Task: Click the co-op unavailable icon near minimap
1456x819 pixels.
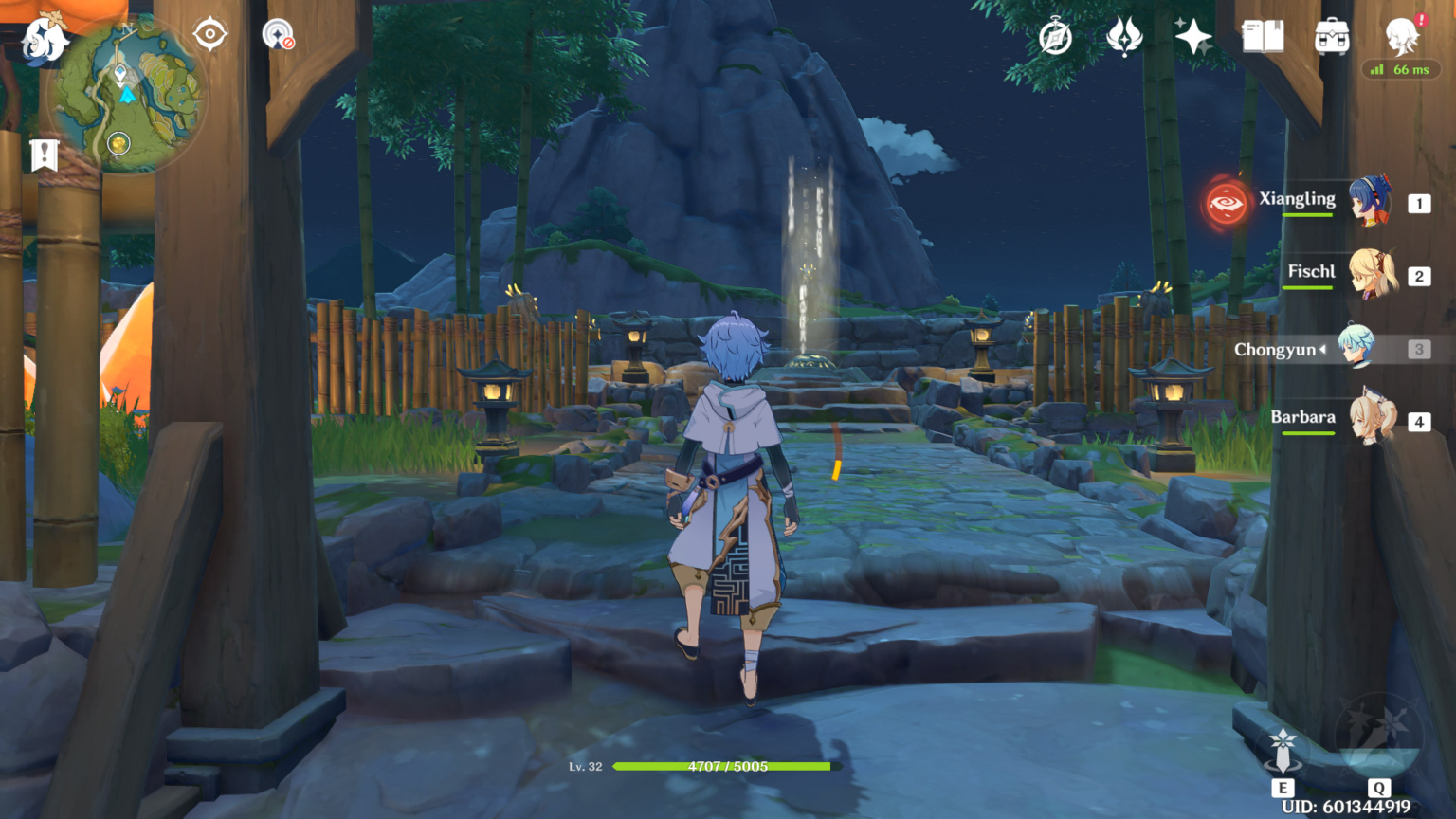Action: [x=278, y=34]
